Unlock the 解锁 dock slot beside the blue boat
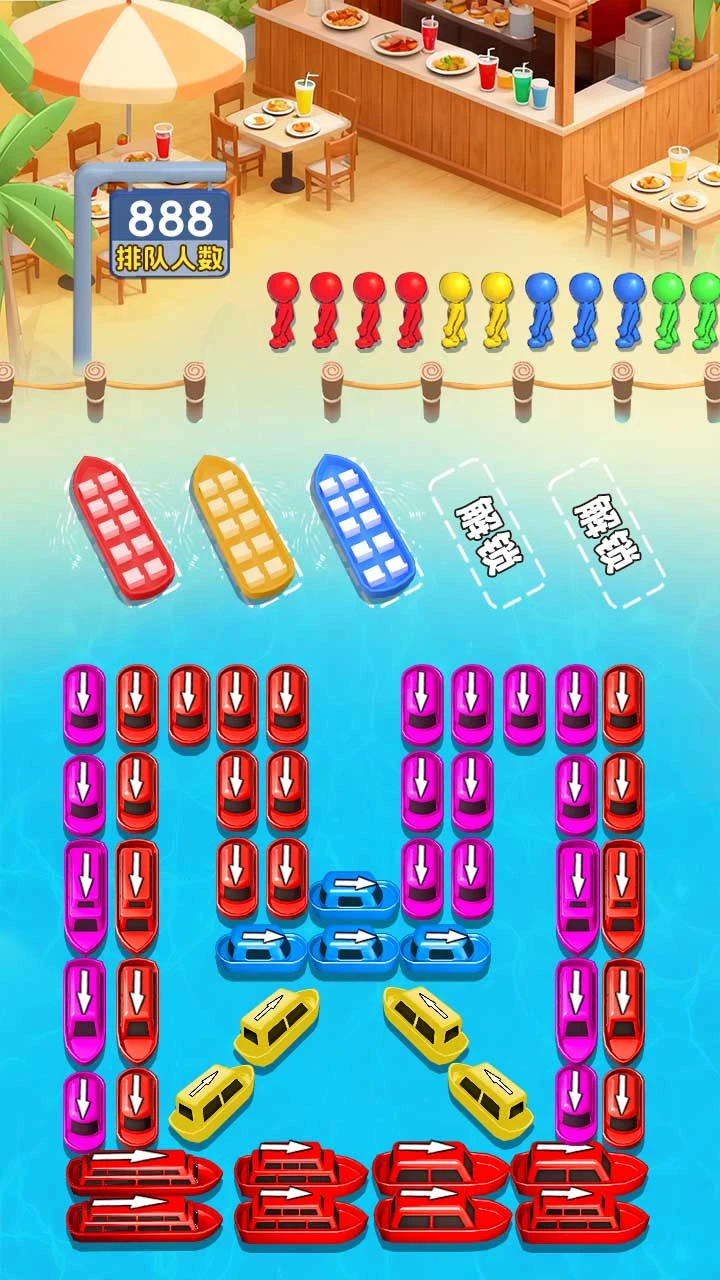 point(487,533)
